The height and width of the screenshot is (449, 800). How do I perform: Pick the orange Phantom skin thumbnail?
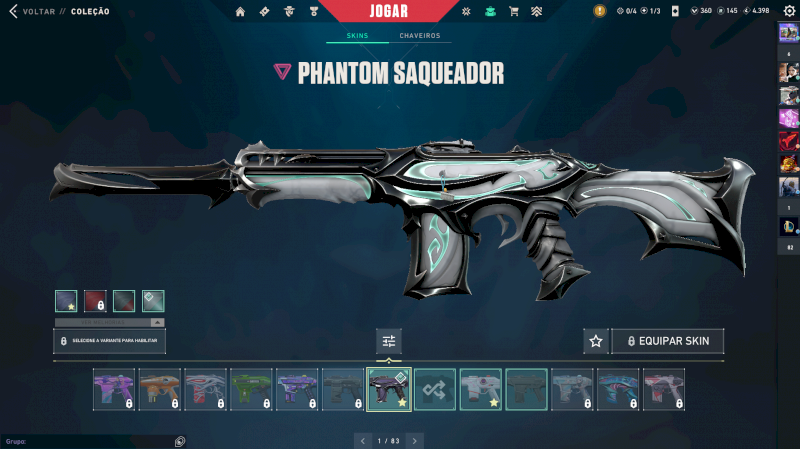point(160,389)
